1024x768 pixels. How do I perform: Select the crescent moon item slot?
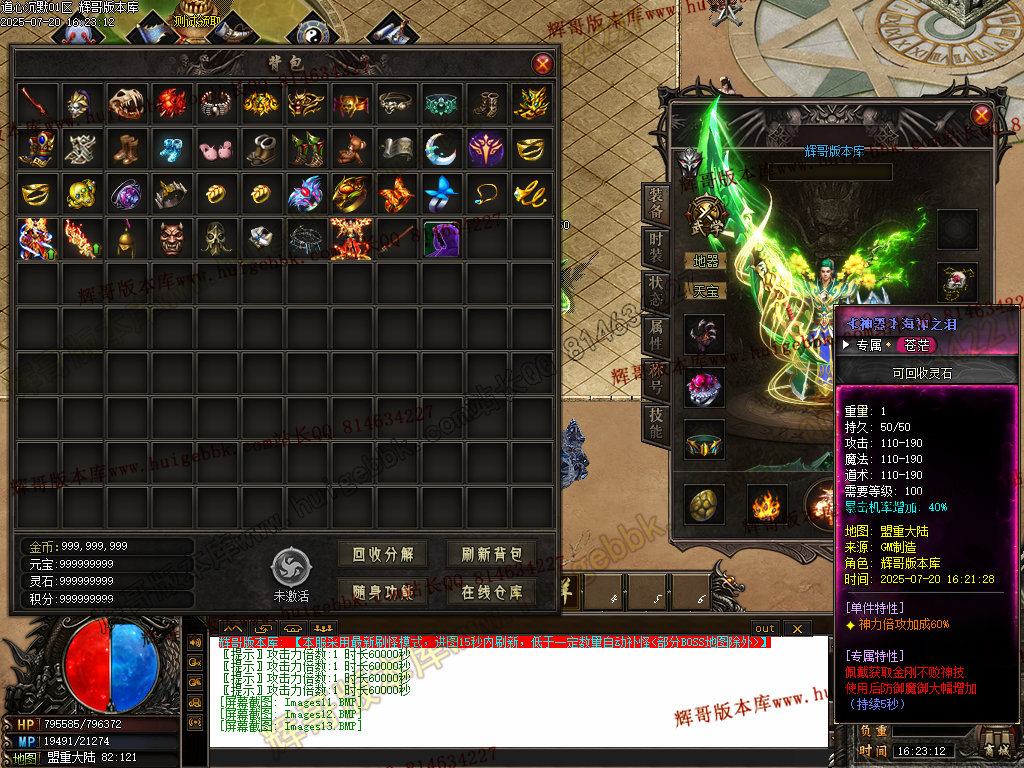[441, 148]
